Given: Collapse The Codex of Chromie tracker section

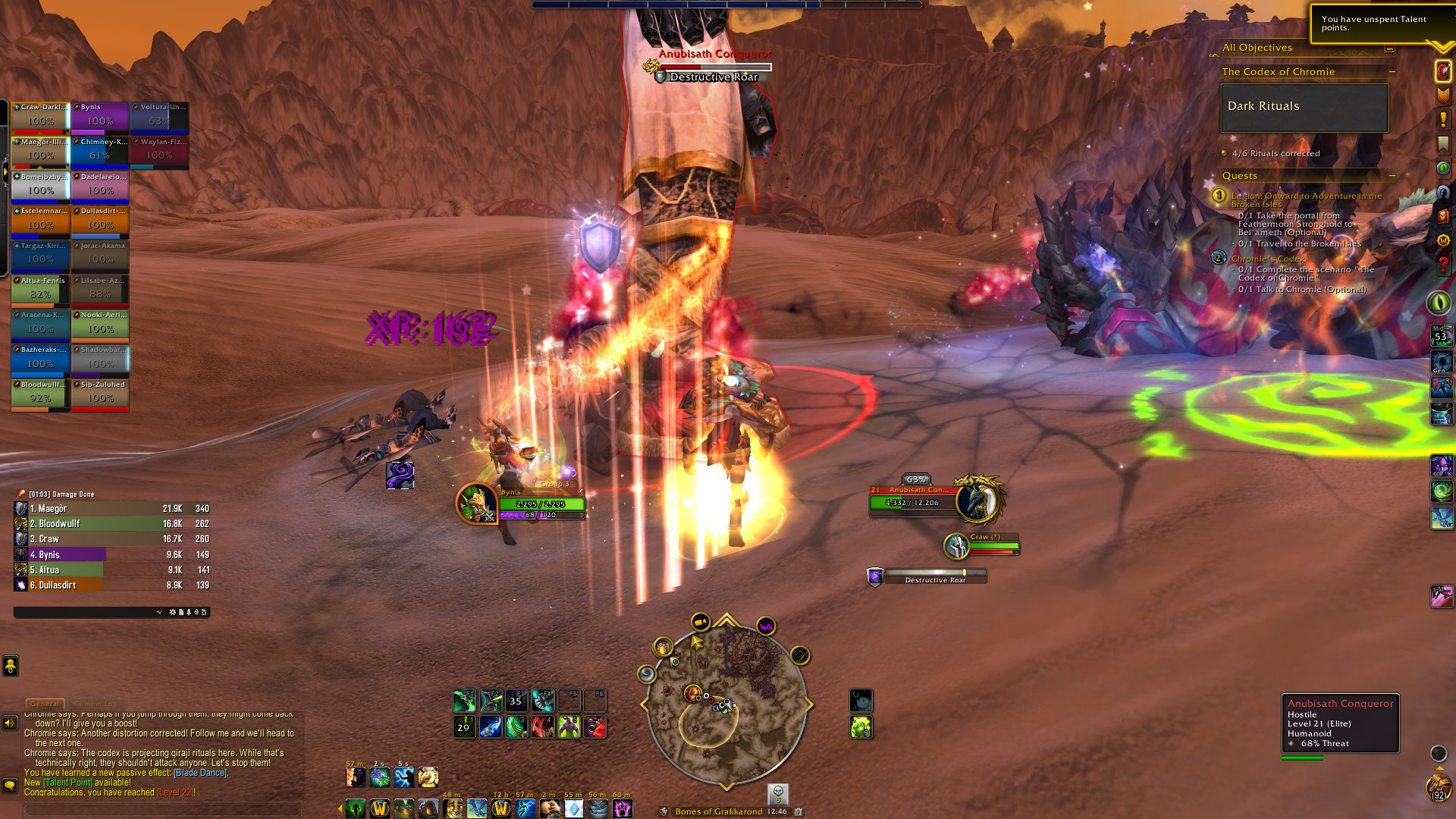Looking at the screenshot, I should click(1392, 72).
